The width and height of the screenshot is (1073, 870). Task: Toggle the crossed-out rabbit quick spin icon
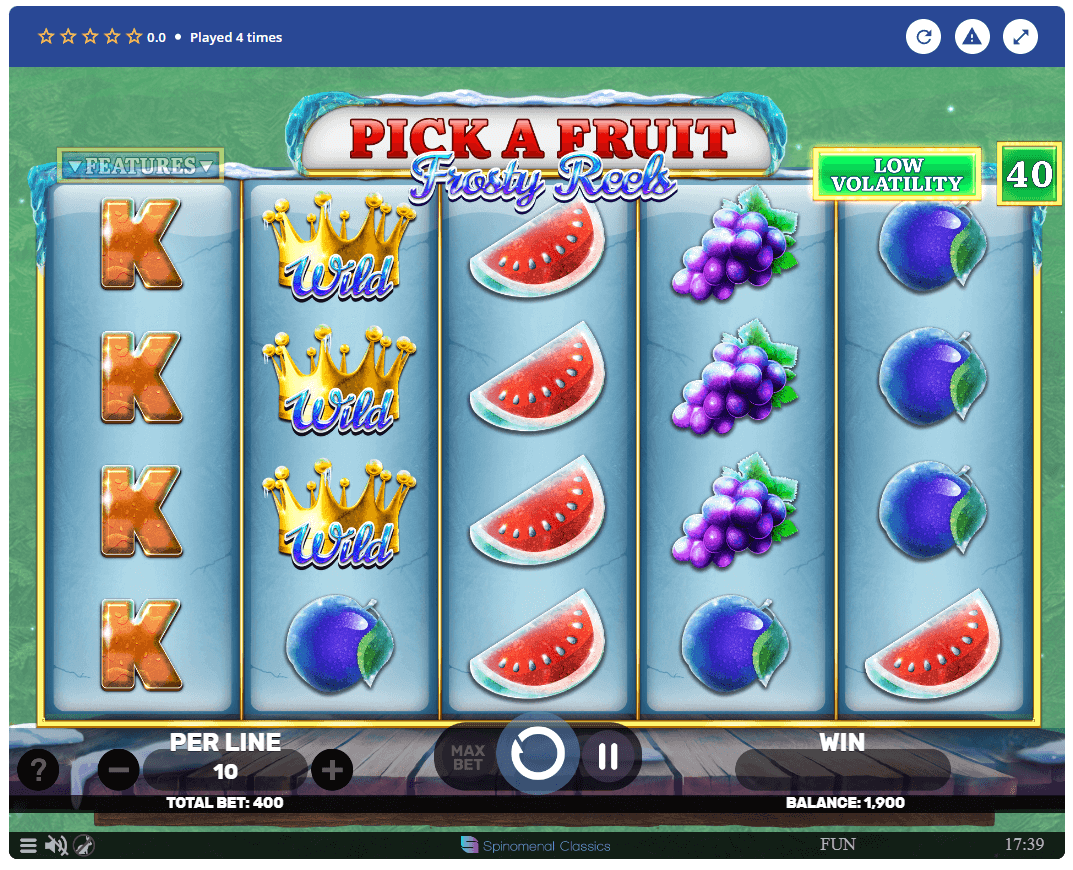[85, 846]
